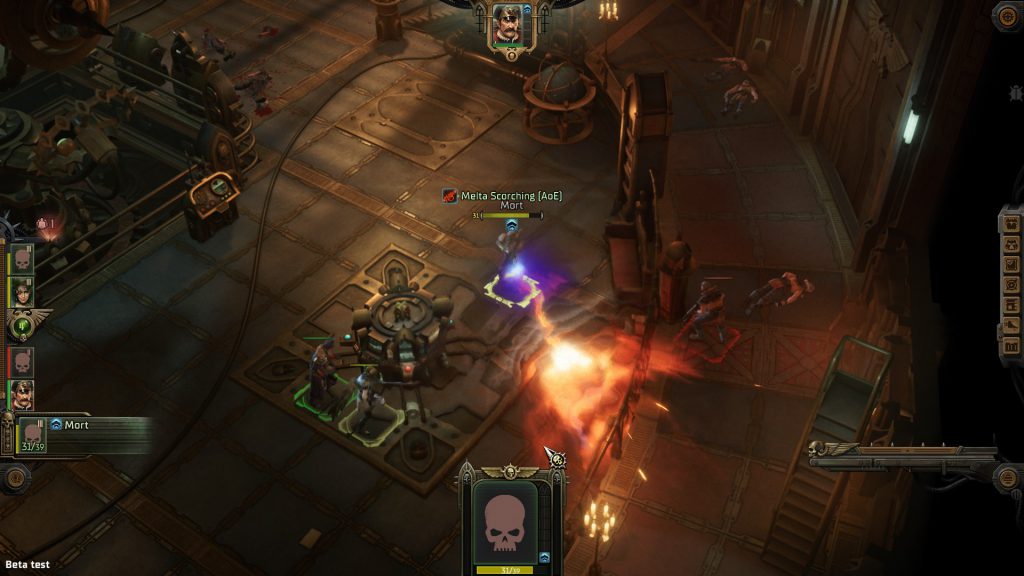Open the round gear menu button

tap(1008, 15)
